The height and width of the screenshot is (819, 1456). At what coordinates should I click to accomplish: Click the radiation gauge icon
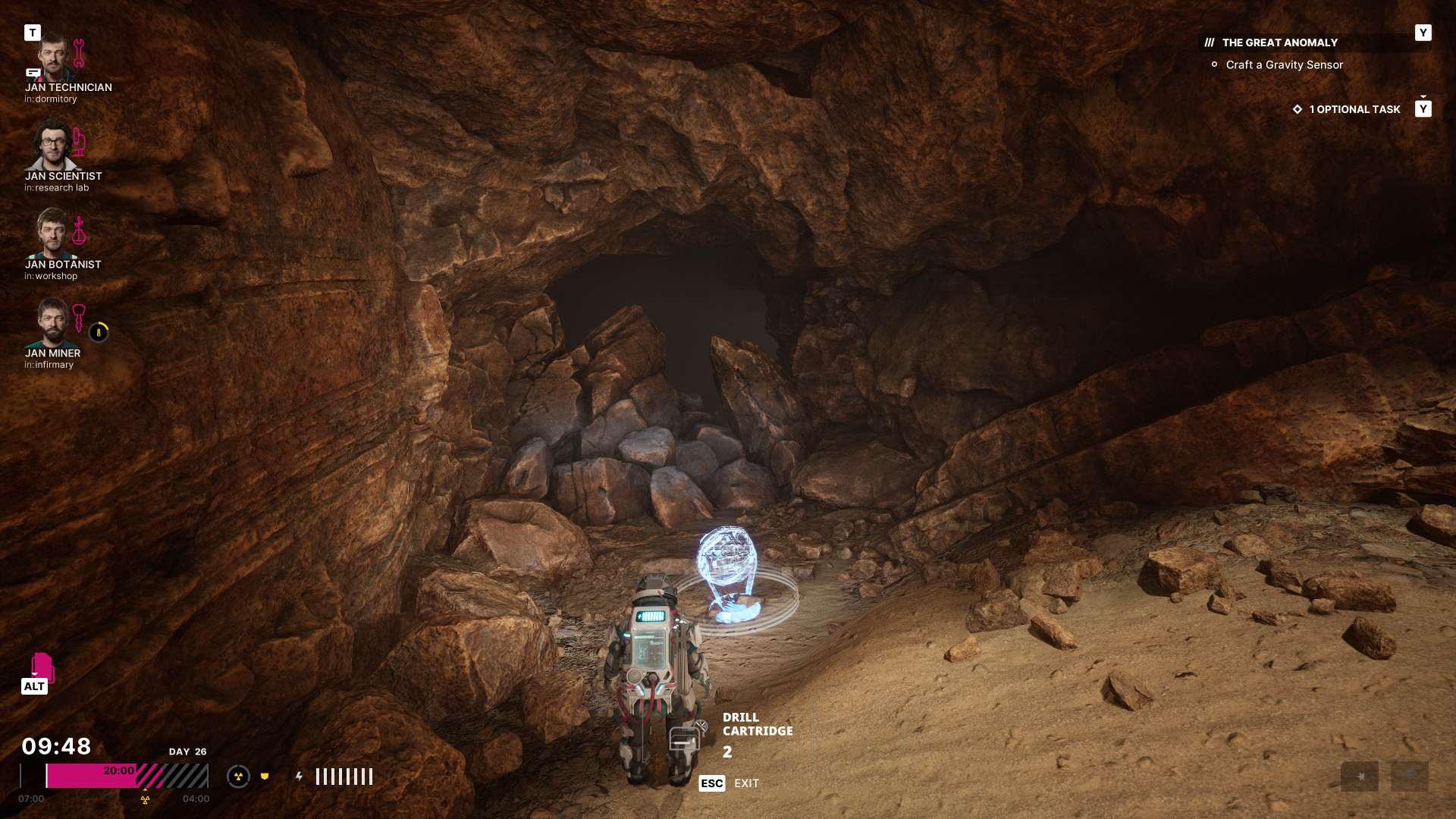coord(238,777)
